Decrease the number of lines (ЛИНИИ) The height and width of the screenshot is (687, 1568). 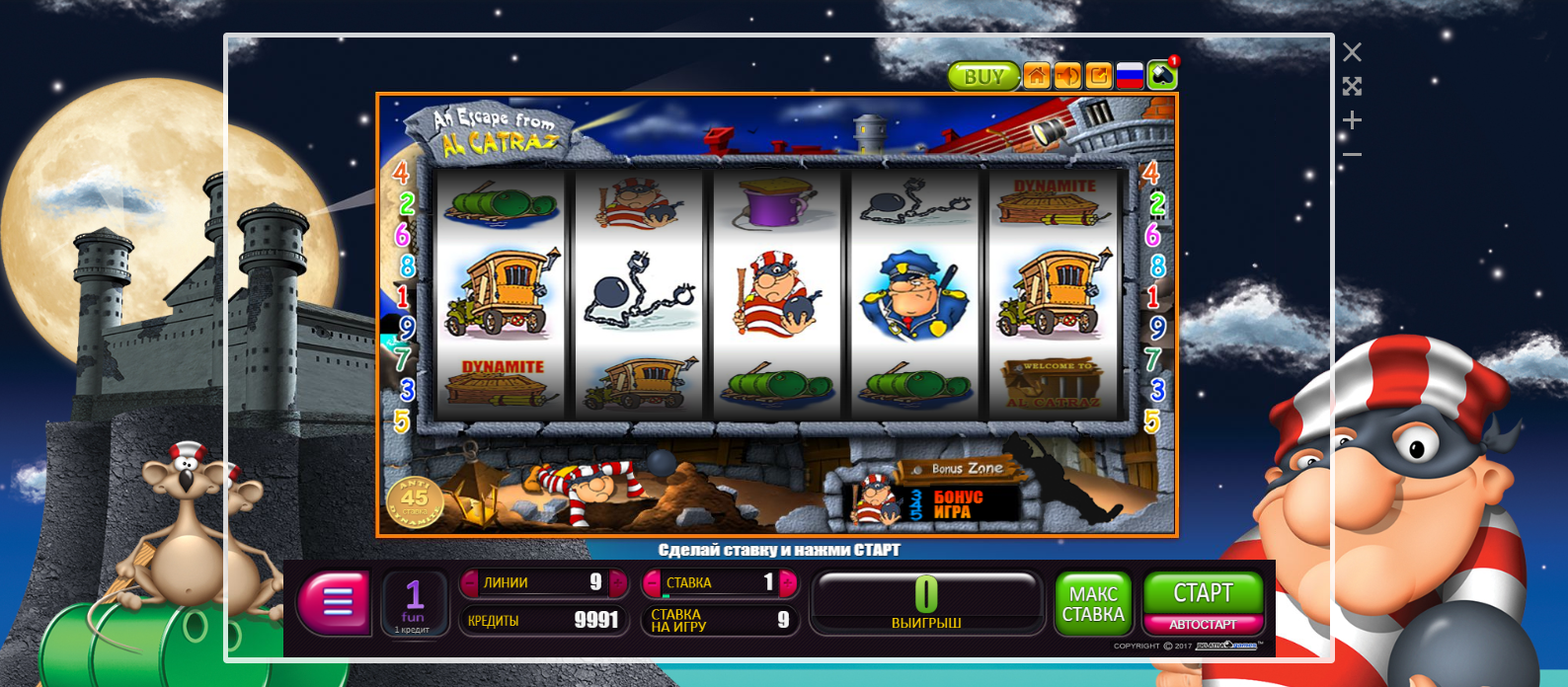point(469,583)
